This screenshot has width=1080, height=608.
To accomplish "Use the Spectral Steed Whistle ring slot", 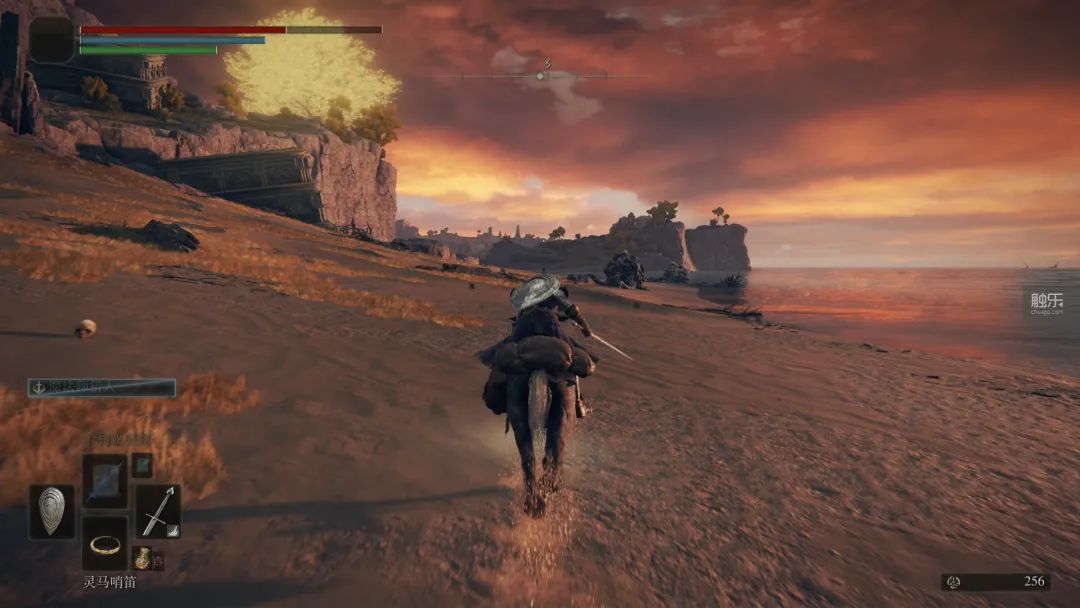I will click(104, 544).
